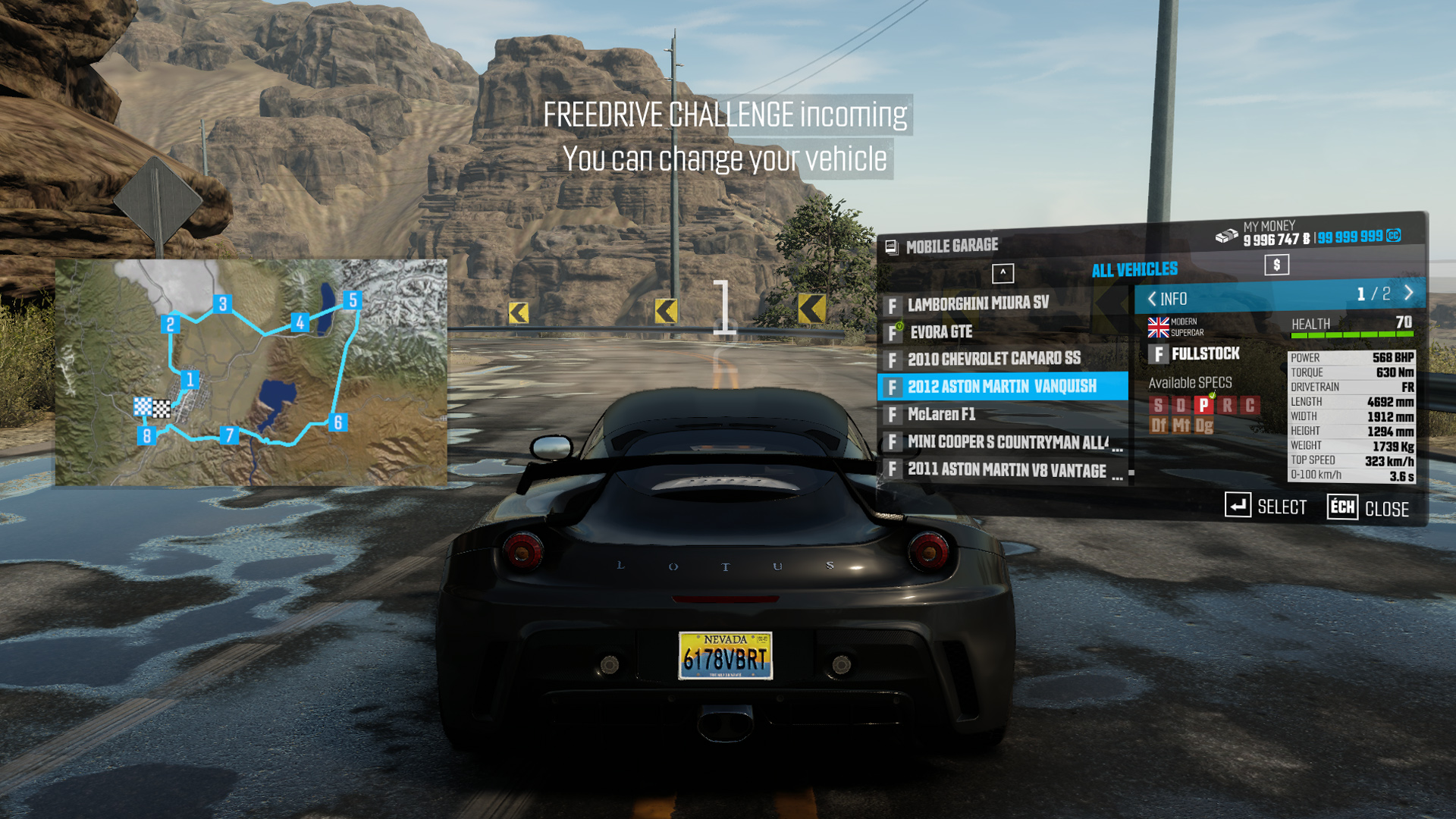Choose the Evora GTE from the list
The height and width of the screenshot is (819, 1456).
pyautogui.click(x=940, y=332)
